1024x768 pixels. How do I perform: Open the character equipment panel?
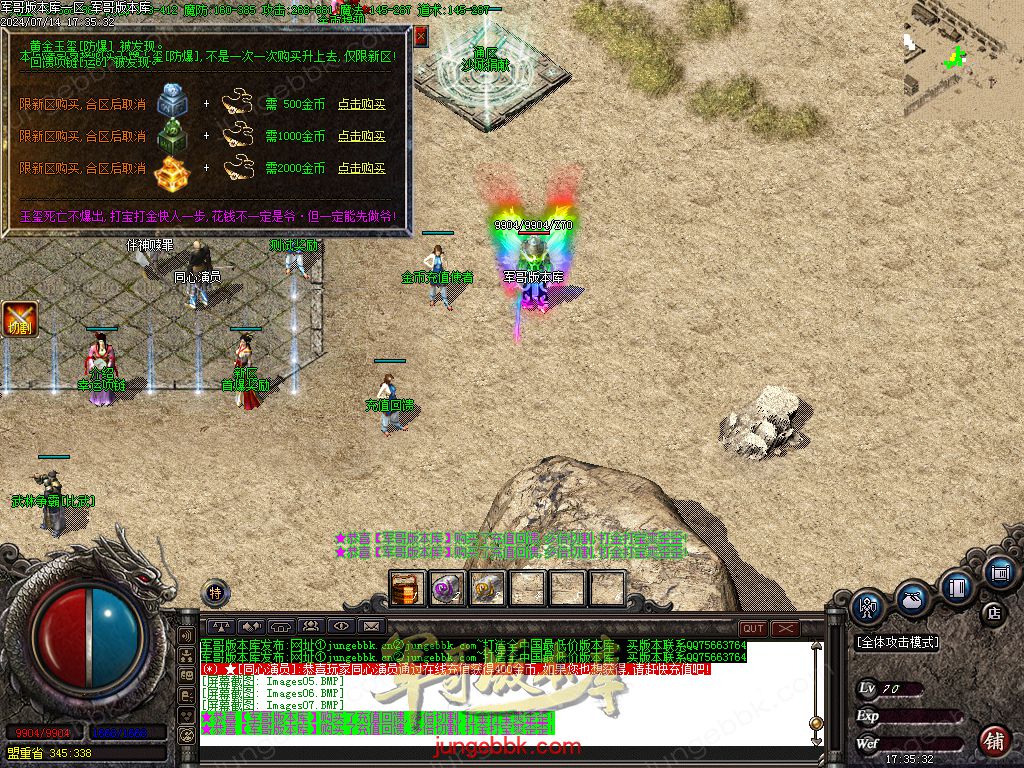click(x=867, y=606)
